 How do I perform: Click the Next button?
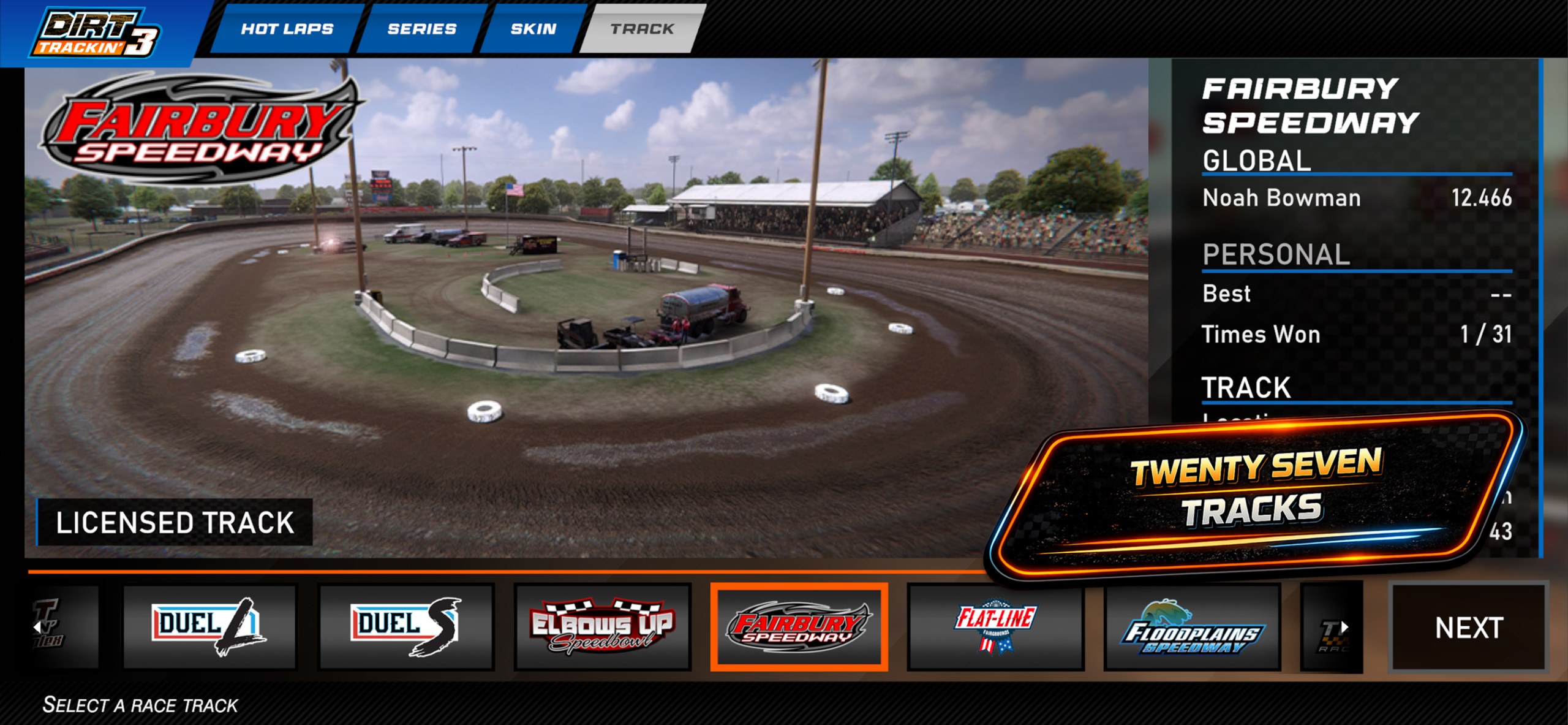(x=1469, y=628)
